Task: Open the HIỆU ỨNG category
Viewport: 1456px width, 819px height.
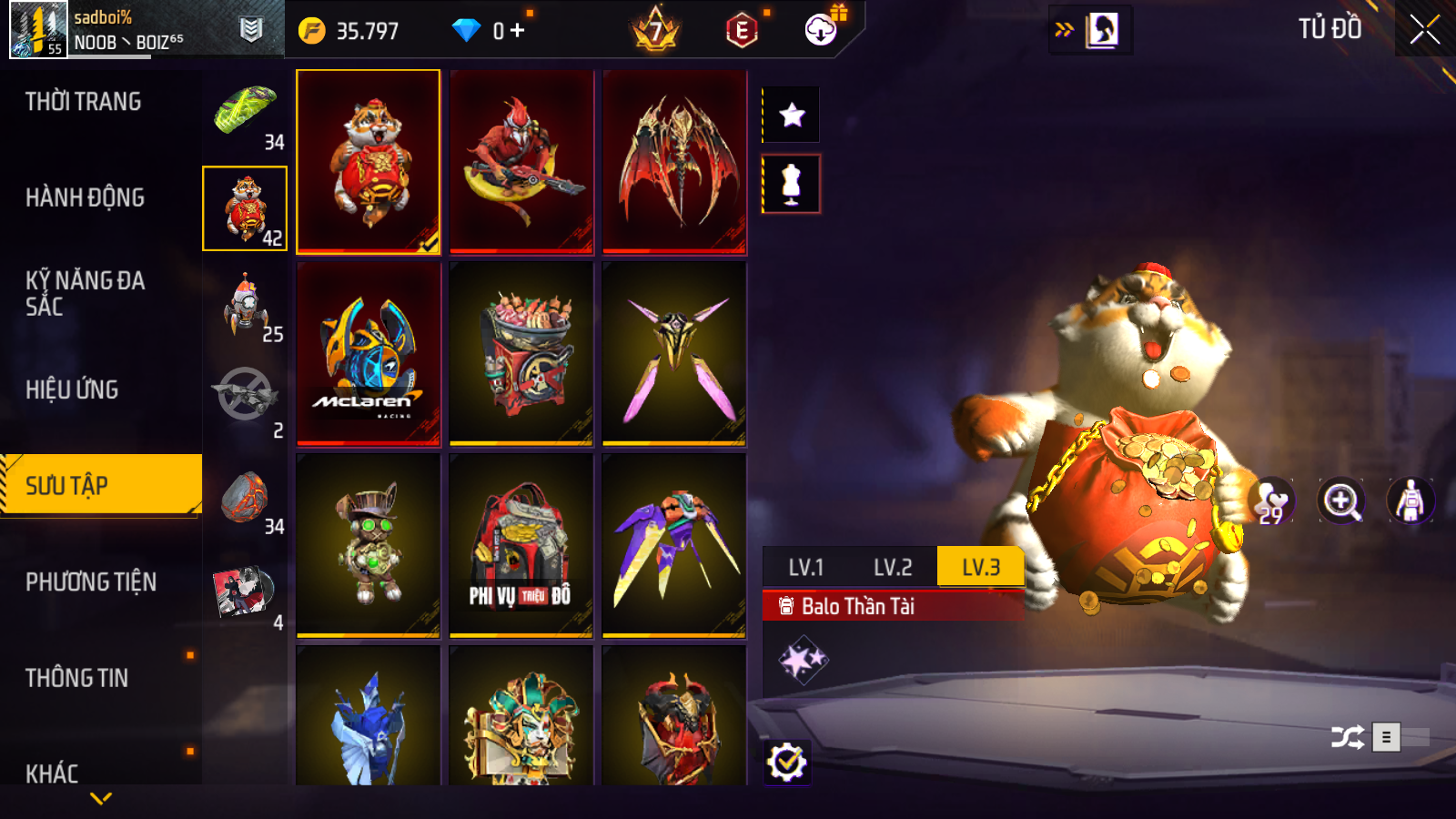Action: pyautogui.click(x=73, y=389)
